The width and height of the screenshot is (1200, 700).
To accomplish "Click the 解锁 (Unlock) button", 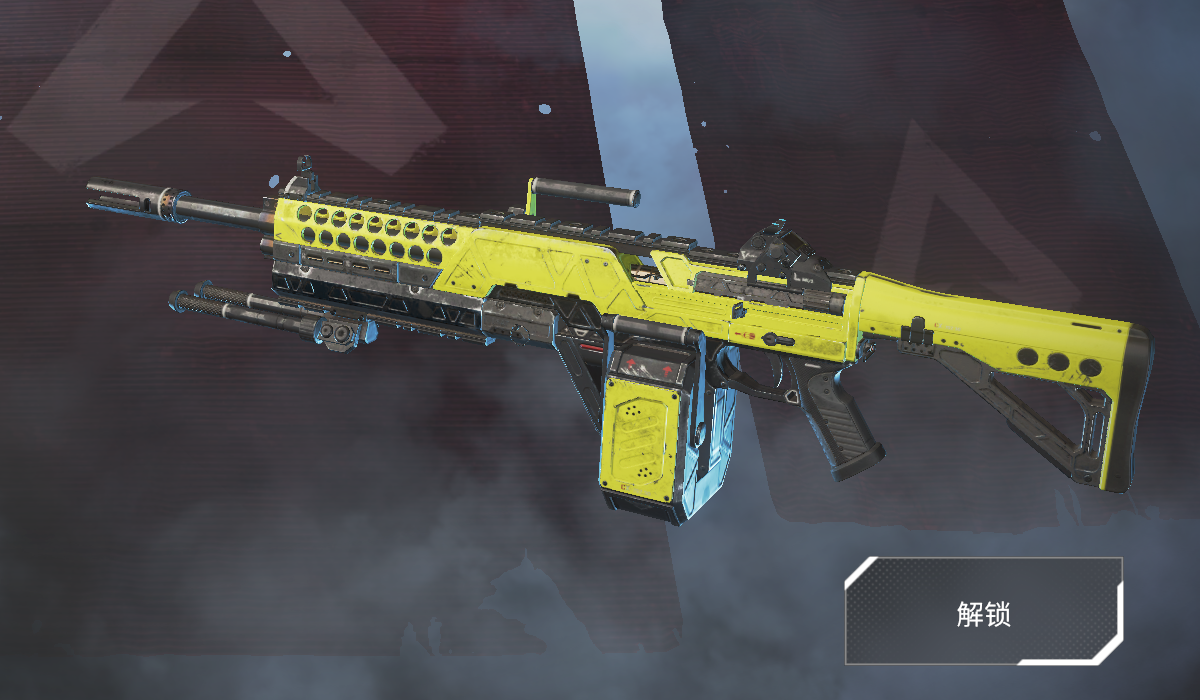I will [x=984, y=612].
